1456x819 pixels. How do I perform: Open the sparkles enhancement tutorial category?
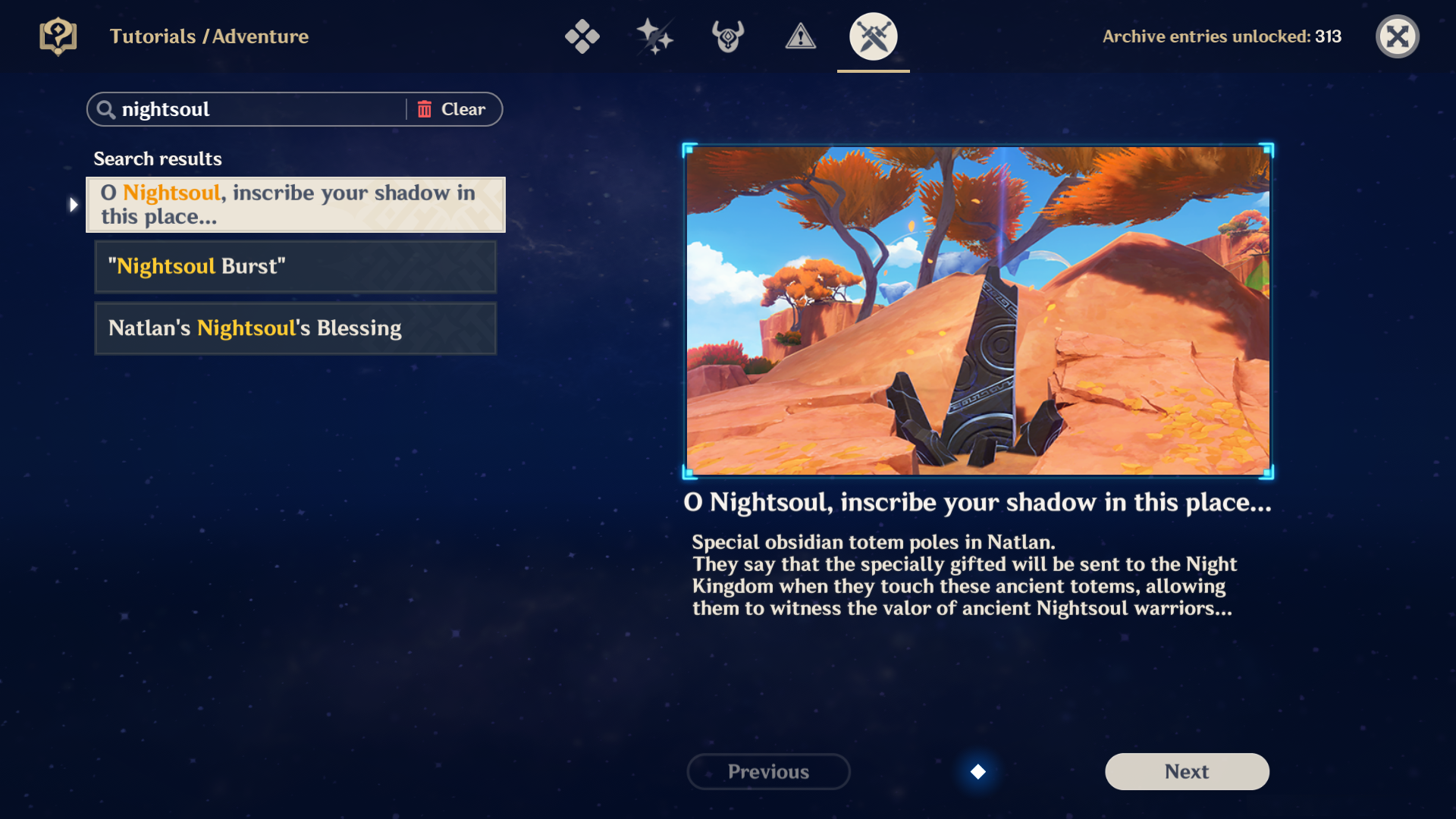pos(654,36)
